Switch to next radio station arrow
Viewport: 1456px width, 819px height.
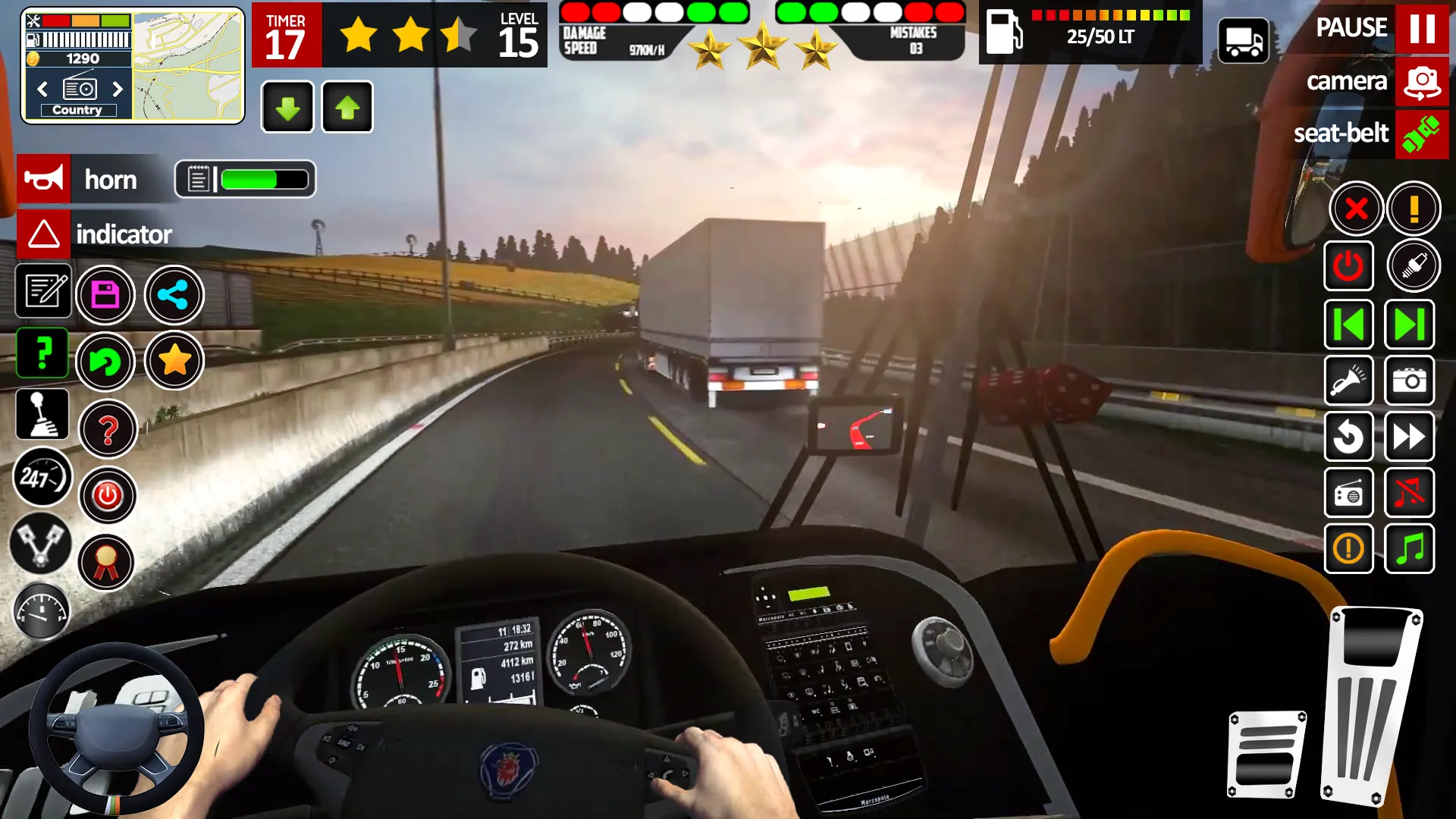[118, 89]
